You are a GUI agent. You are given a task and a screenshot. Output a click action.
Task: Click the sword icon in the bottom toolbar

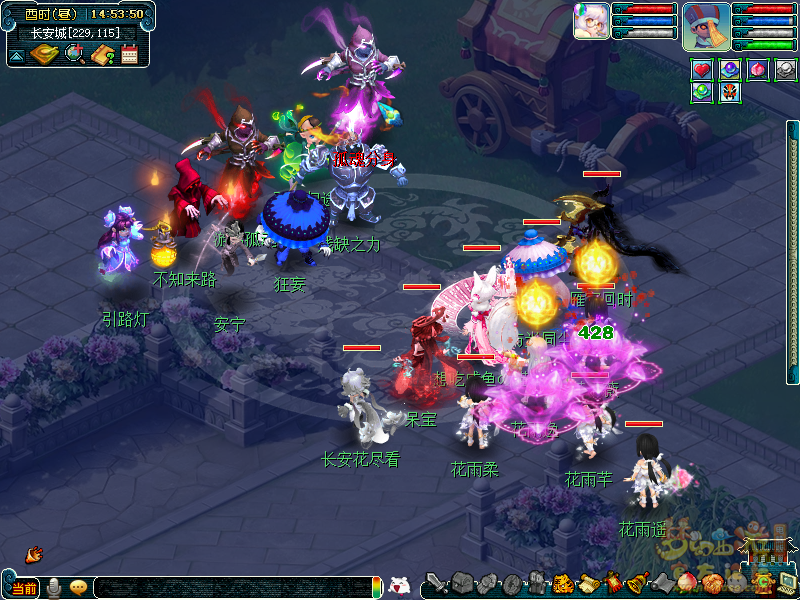point(435,583)
